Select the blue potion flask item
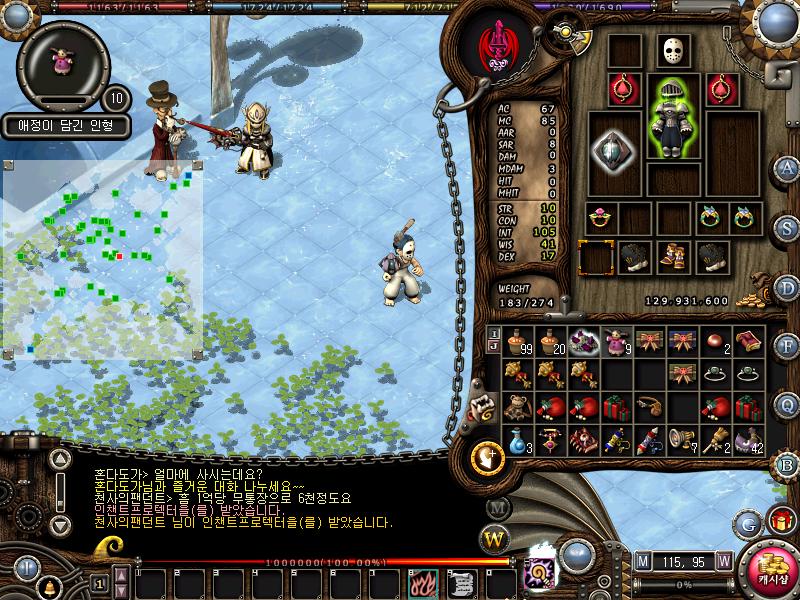Screen dimensions: 800x600 [x=516, y=440]
